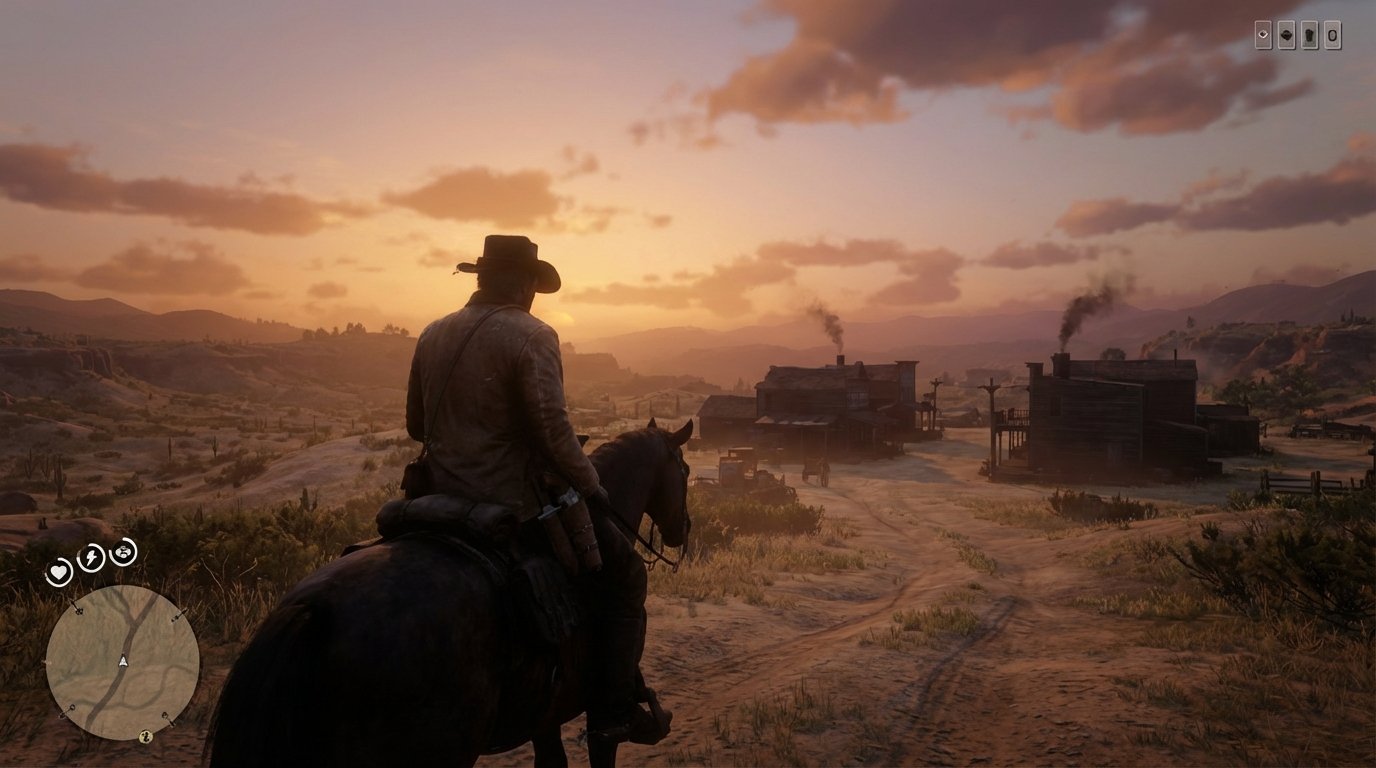The height and width of the screenshot is (768, 1376).
Task: Click the knife marker on upper-left minimap rim
Action: [77, 610]
